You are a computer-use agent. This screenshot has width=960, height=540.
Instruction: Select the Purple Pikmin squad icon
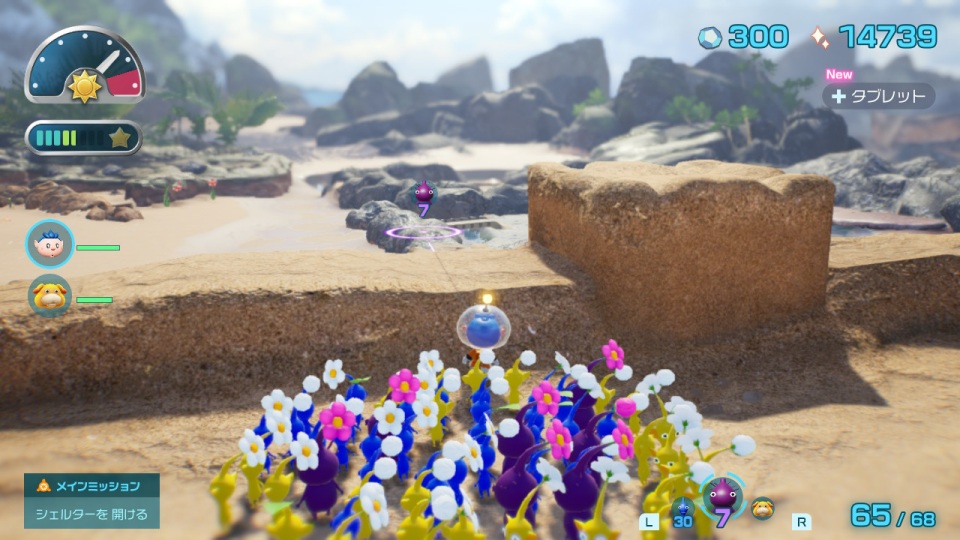click(721, 497)
